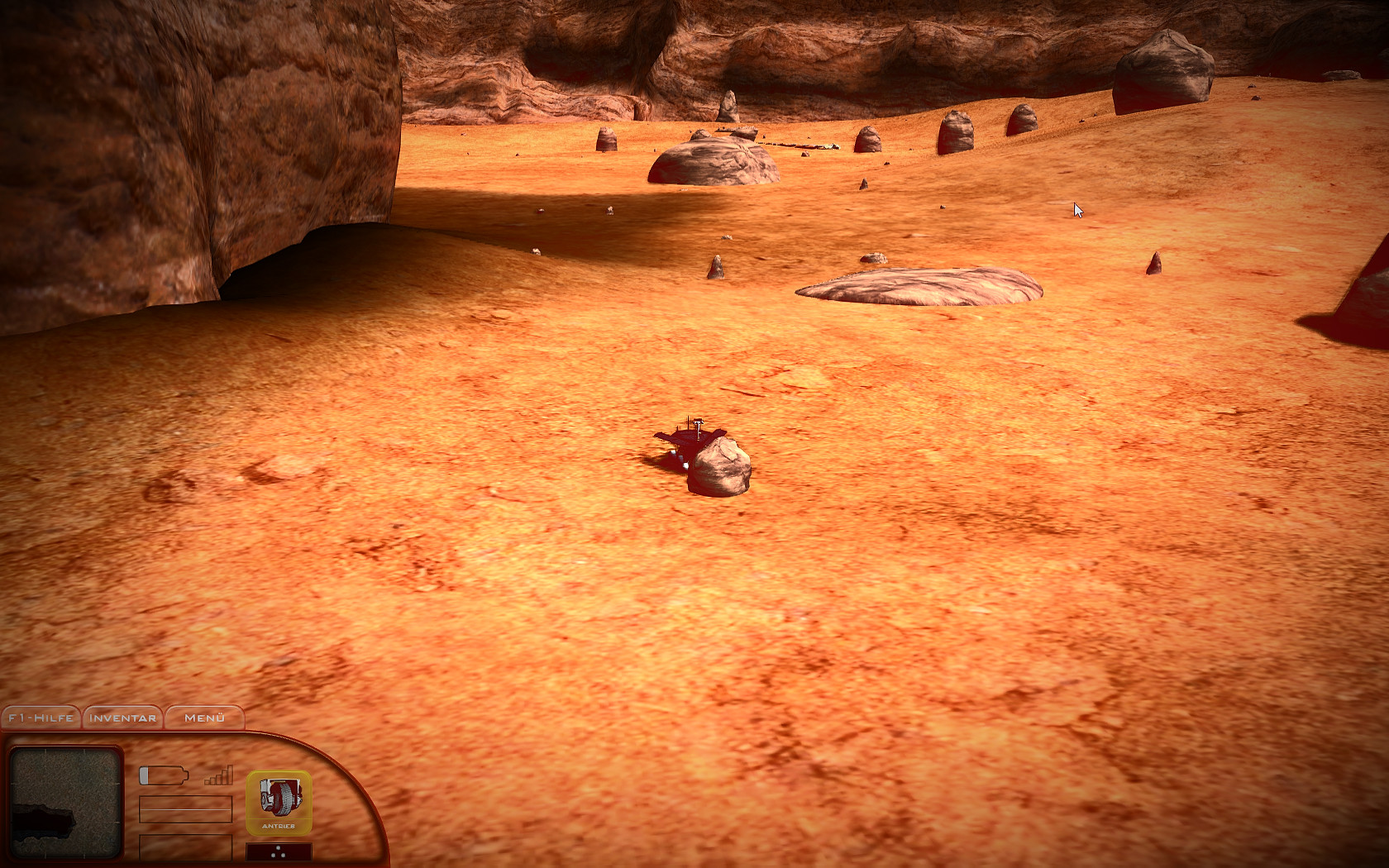Screen dimensions: 1389x868
Task: Click the three-dot control pad below Antrieb
Action: (279, 850)
